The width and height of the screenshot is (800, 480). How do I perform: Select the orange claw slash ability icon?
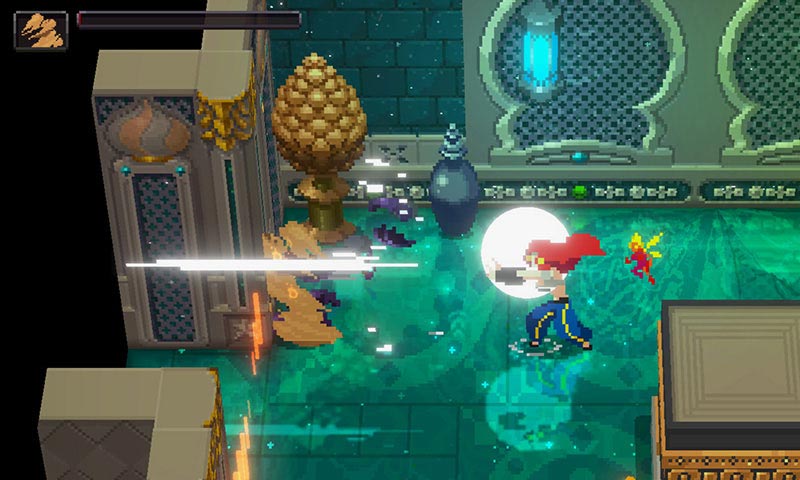click(41, 30)
